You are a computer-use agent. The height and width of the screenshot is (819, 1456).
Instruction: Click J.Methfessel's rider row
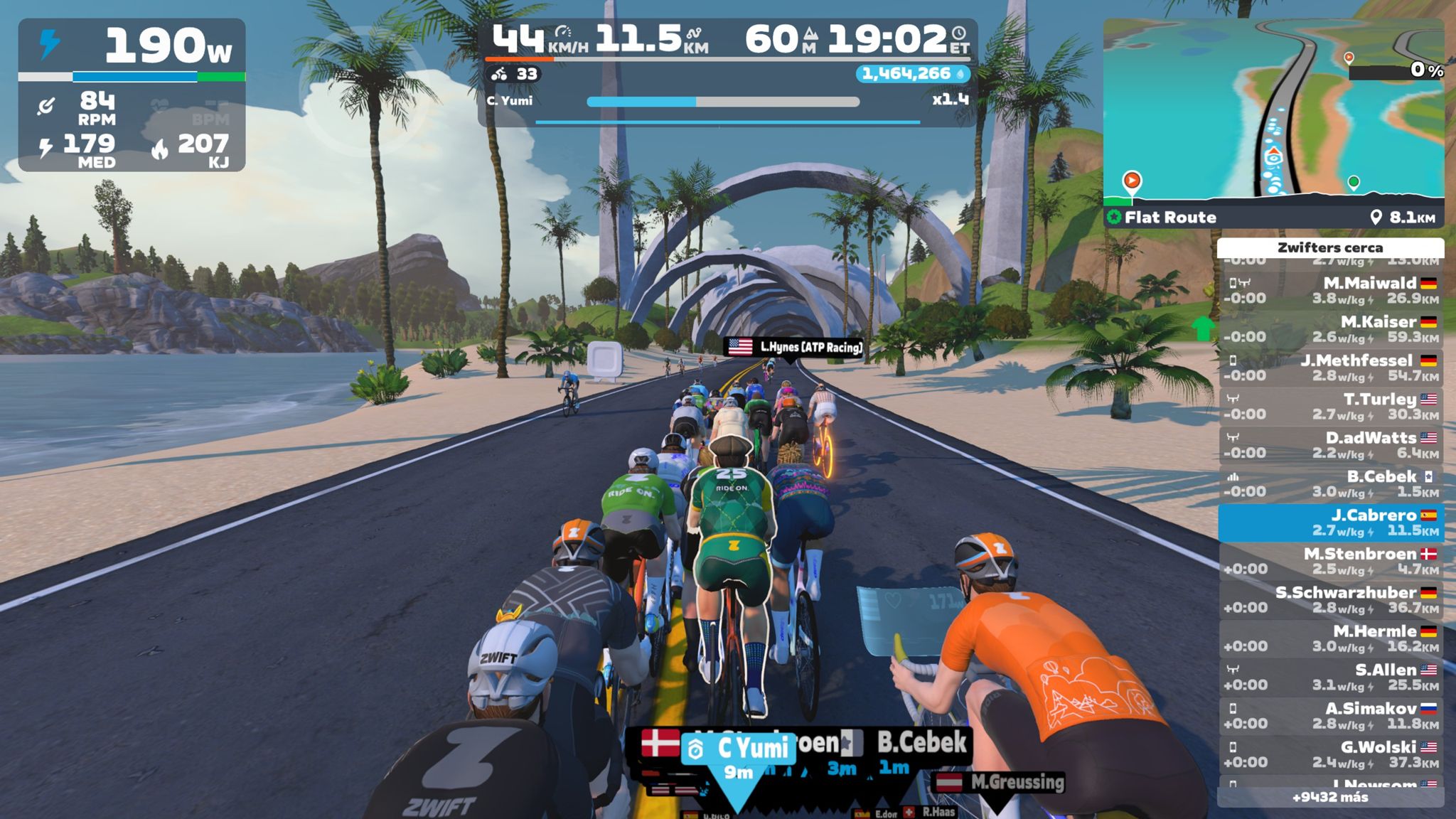tap(1331, 368)
